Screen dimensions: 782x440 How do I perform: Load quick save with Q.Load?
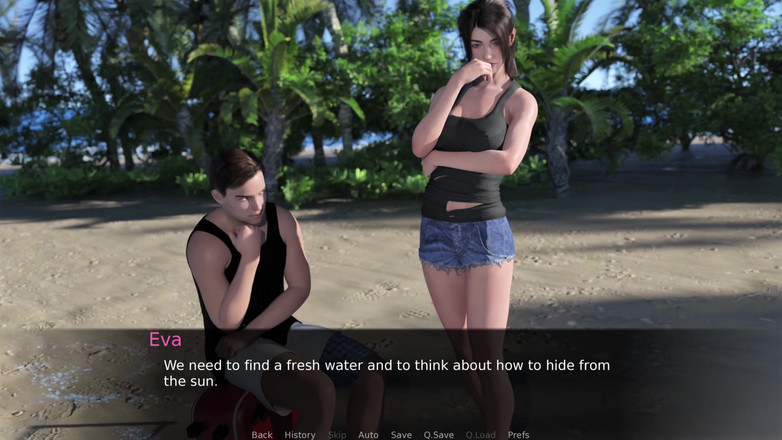[481, 435]
